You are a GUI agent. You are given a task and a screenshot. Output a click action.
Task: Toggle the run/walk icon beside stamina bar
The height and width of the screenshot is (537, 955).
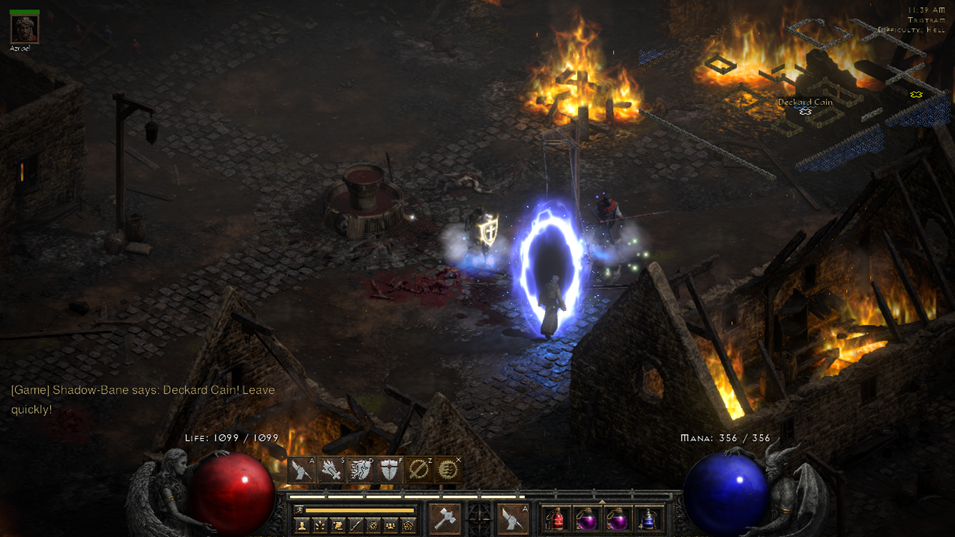(x=299, y=510)
